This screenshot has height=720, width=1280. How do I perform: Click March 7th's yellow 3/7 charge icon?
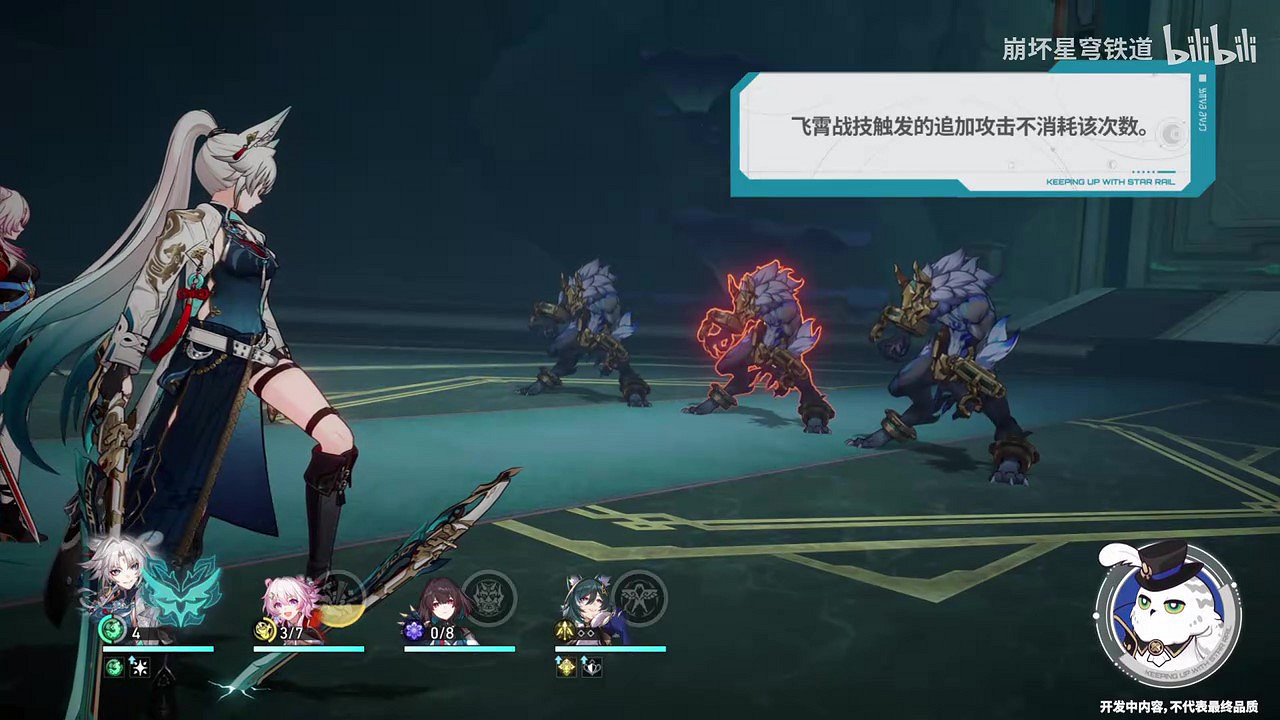(266, 631)
